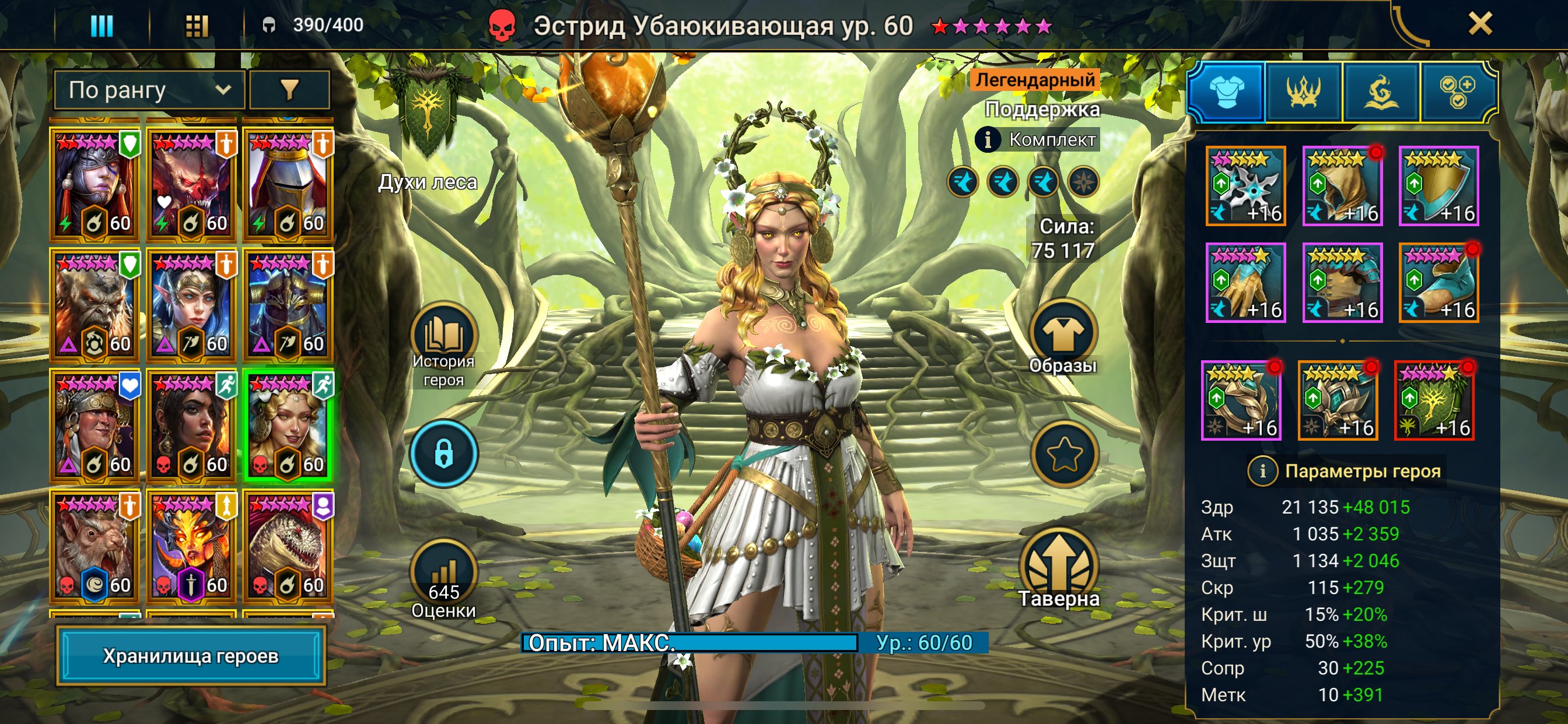The height and width of the screenshot is (724, 1568).
Task: Select the shuriken weapon artifact slot
Action: click(x=1245, y=186)
